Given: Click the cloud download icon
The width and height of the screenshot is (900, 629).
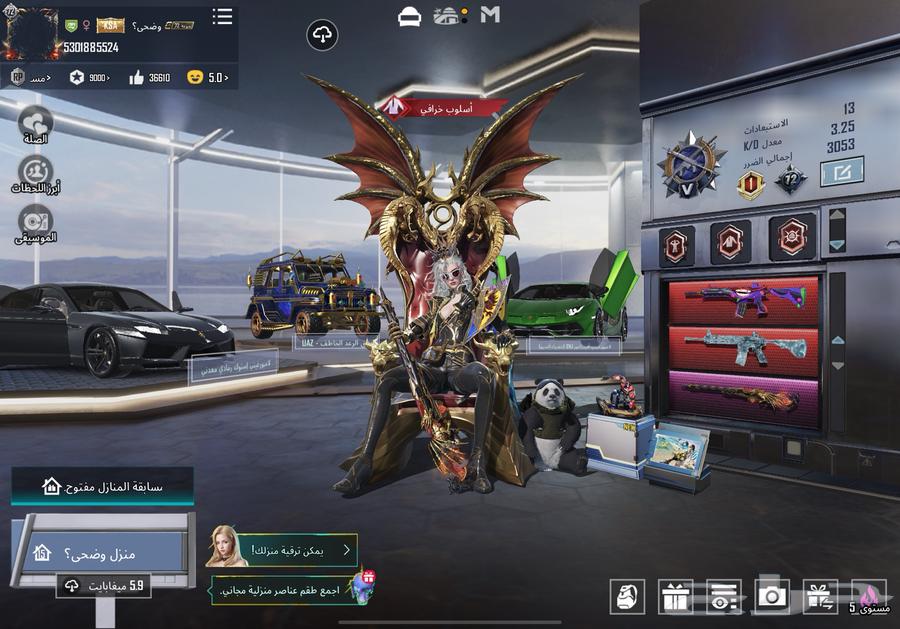Looking at the screenshot, I should point(322,36).
